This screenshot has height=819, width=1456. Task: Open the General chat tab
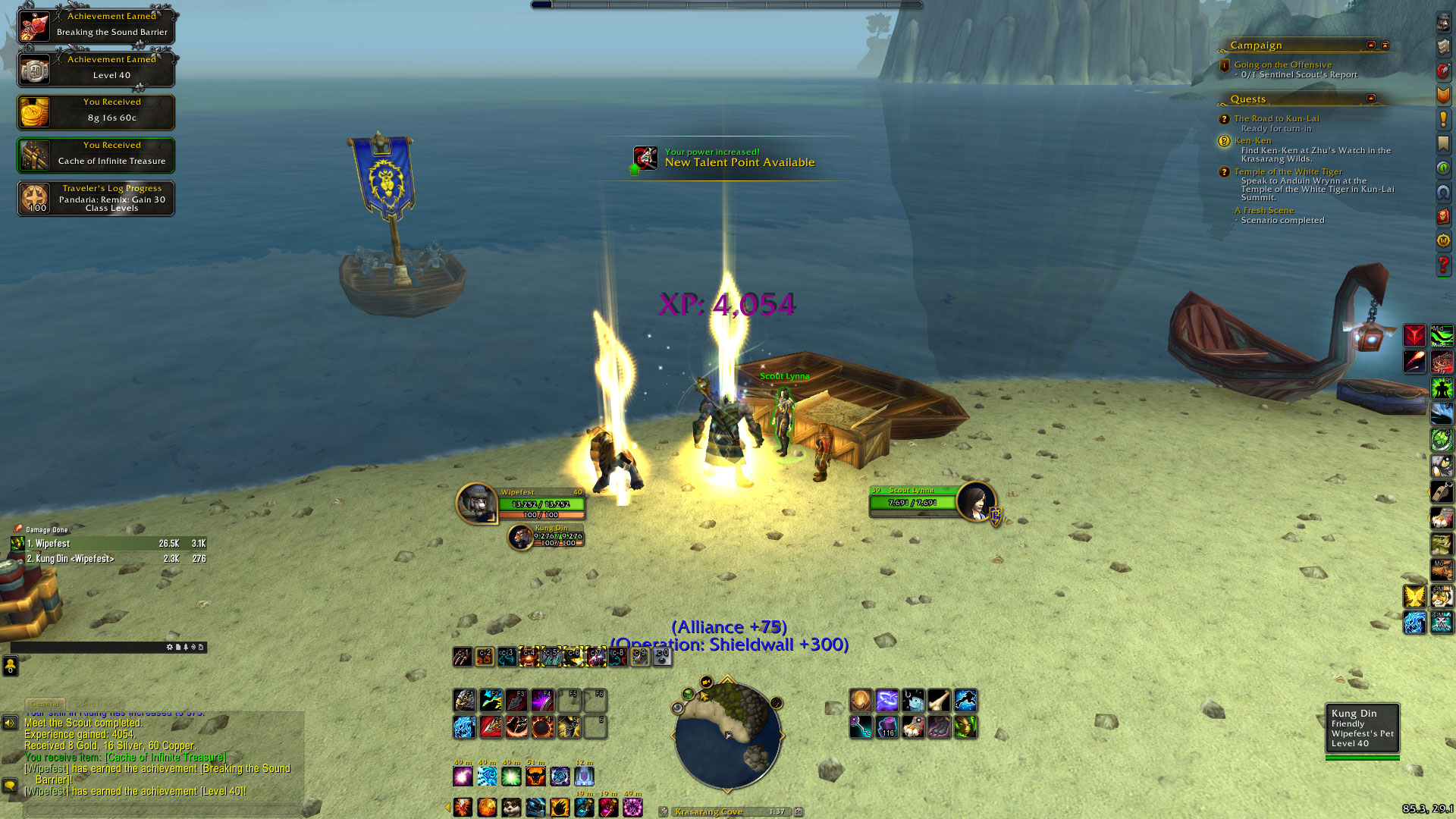tap(45, 704)
